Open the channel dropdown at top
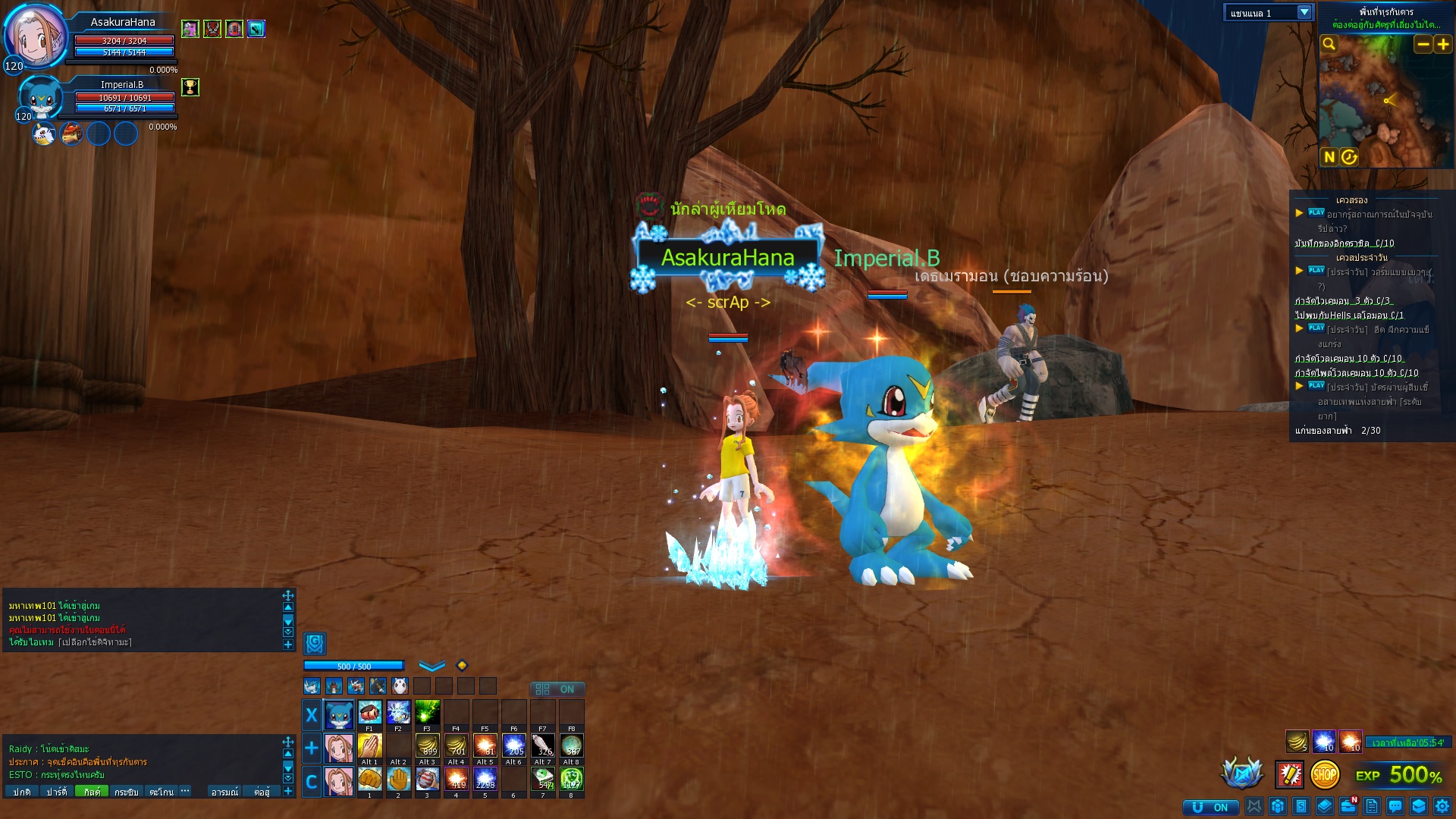The height and width of the screenshot is (819, 1456). point(1304,13)
